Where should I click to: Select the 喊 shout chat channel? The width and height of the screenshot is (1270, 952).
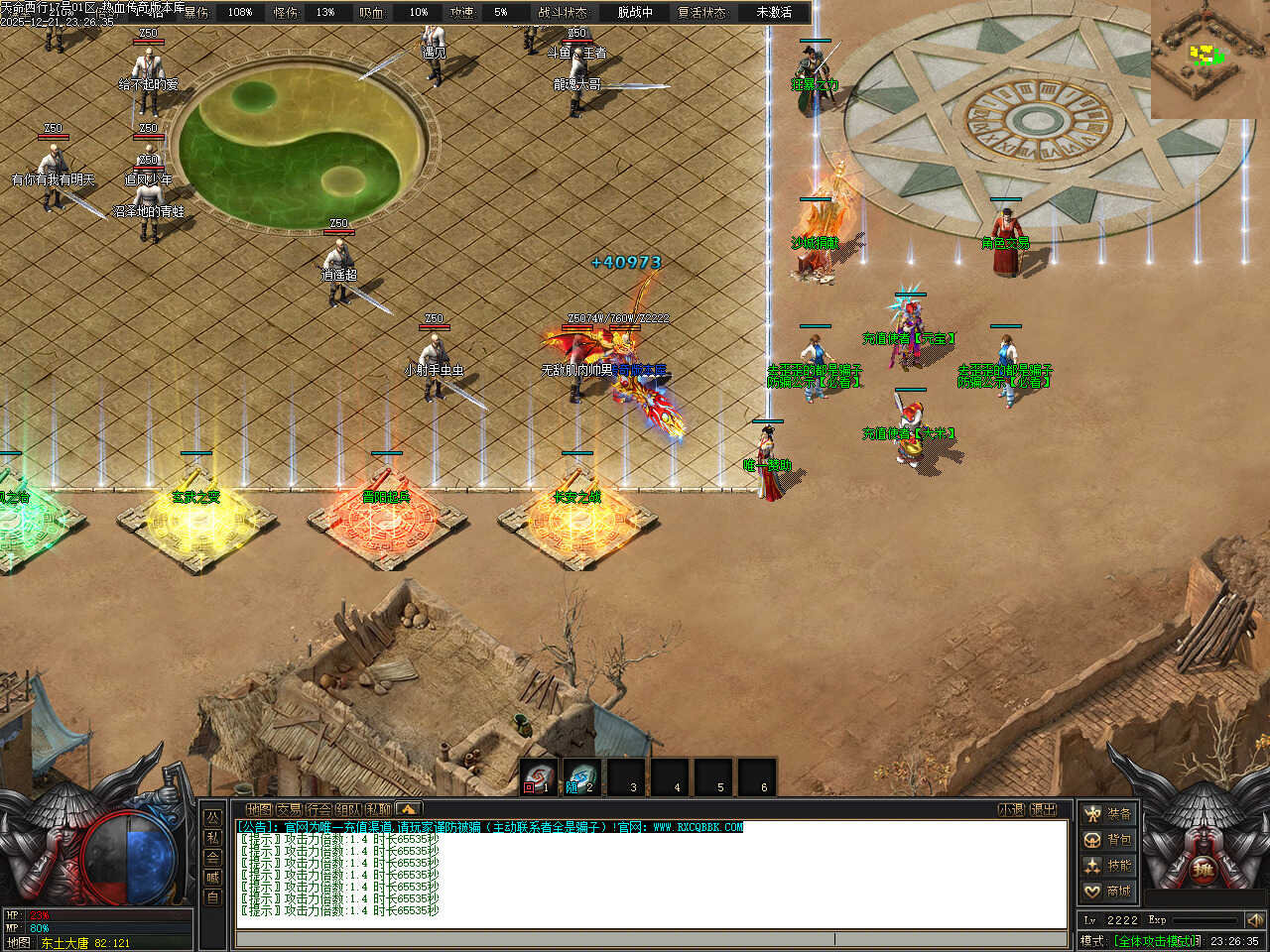tap(212, 877)
